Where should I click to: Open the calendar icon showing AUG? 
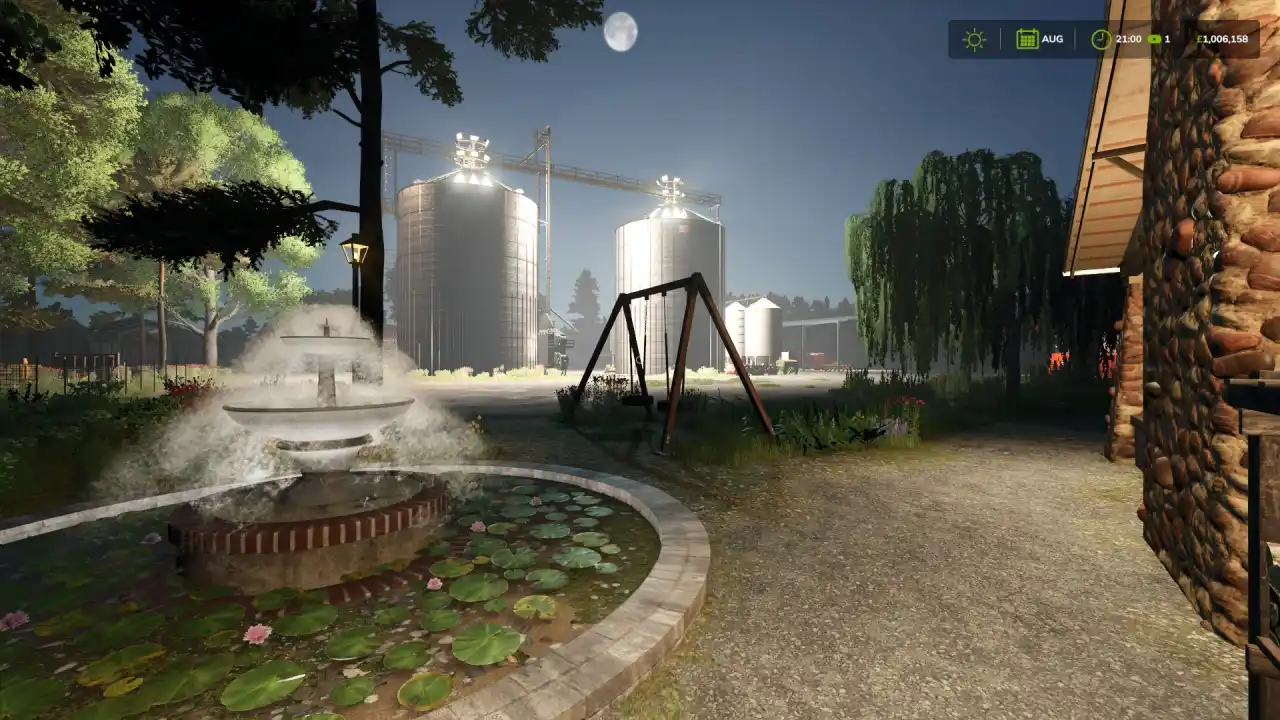(x=1027, y=39)
